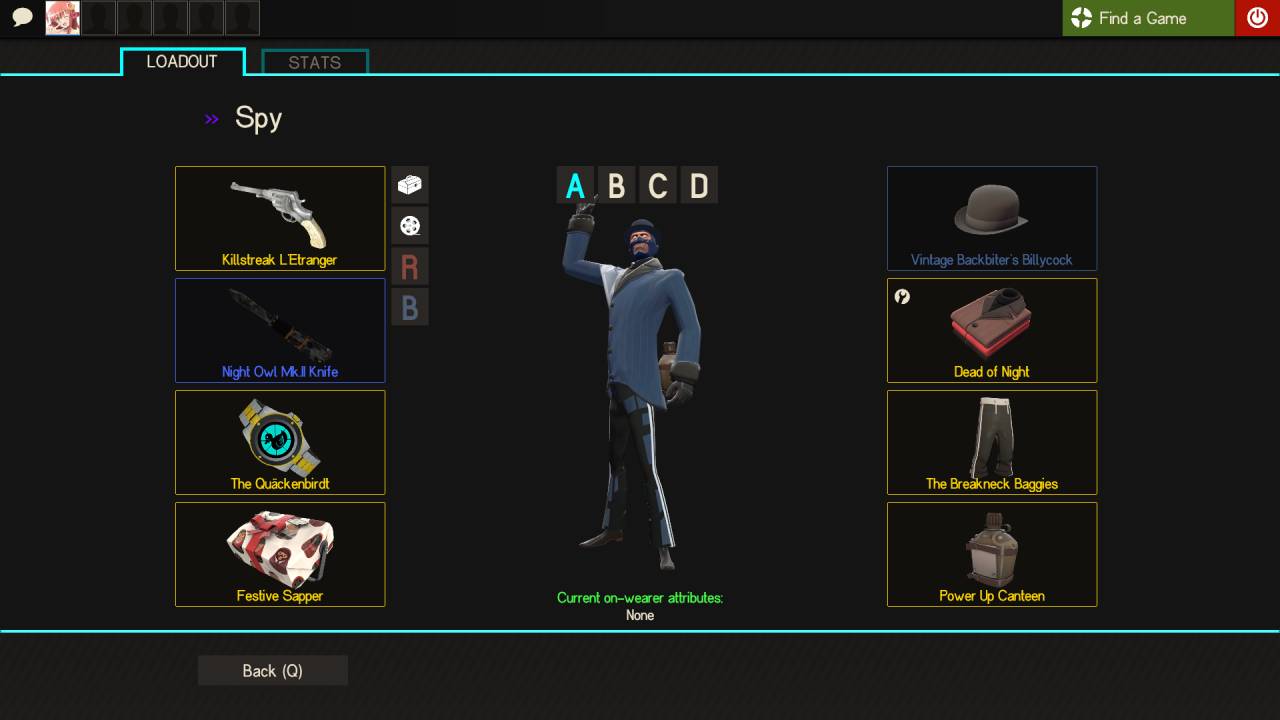
Task: Click the red power quit button
Action: click(1257, 18)
